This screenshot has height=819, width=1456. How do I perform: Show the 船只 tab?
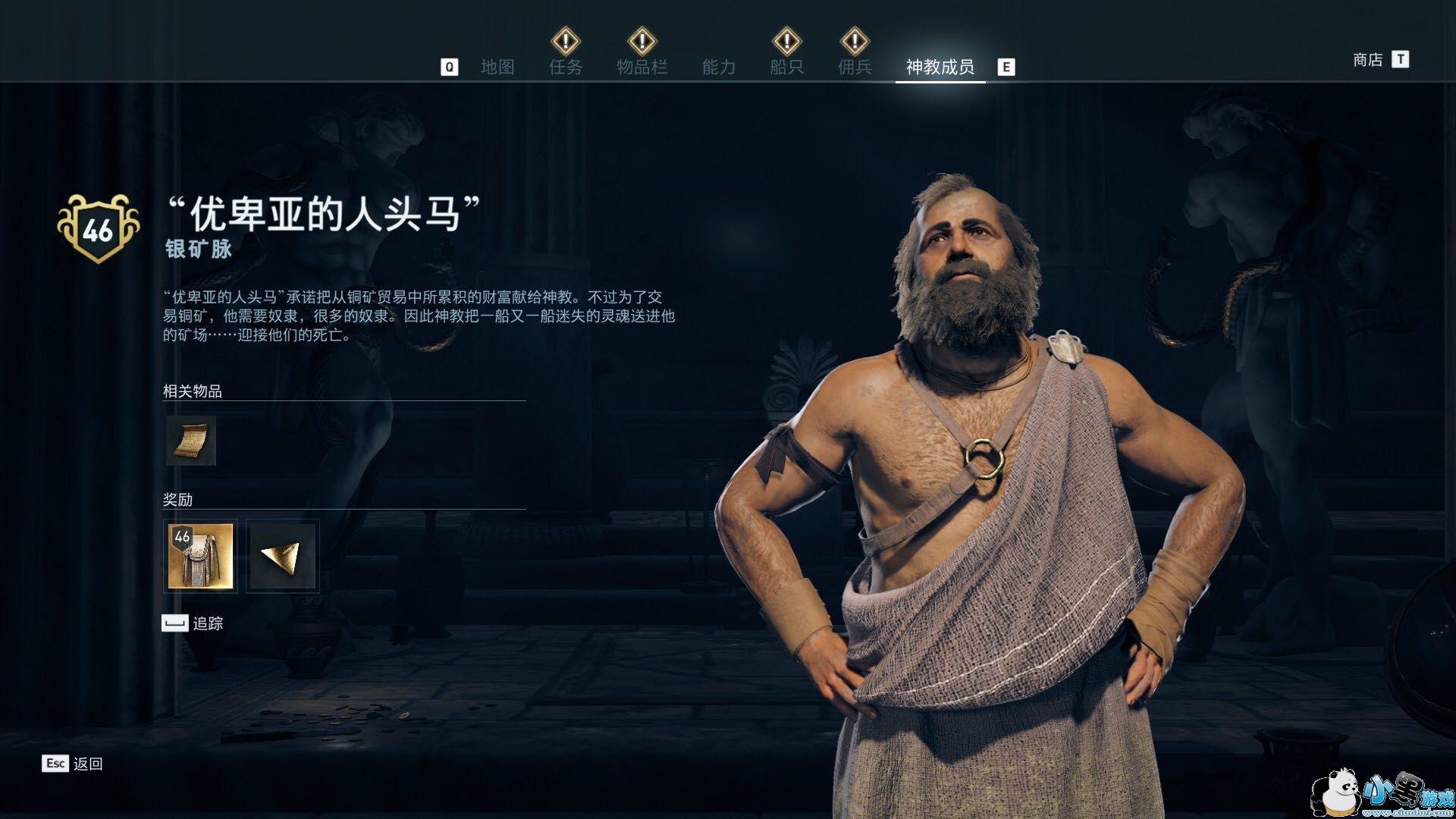tap(786, 67)
